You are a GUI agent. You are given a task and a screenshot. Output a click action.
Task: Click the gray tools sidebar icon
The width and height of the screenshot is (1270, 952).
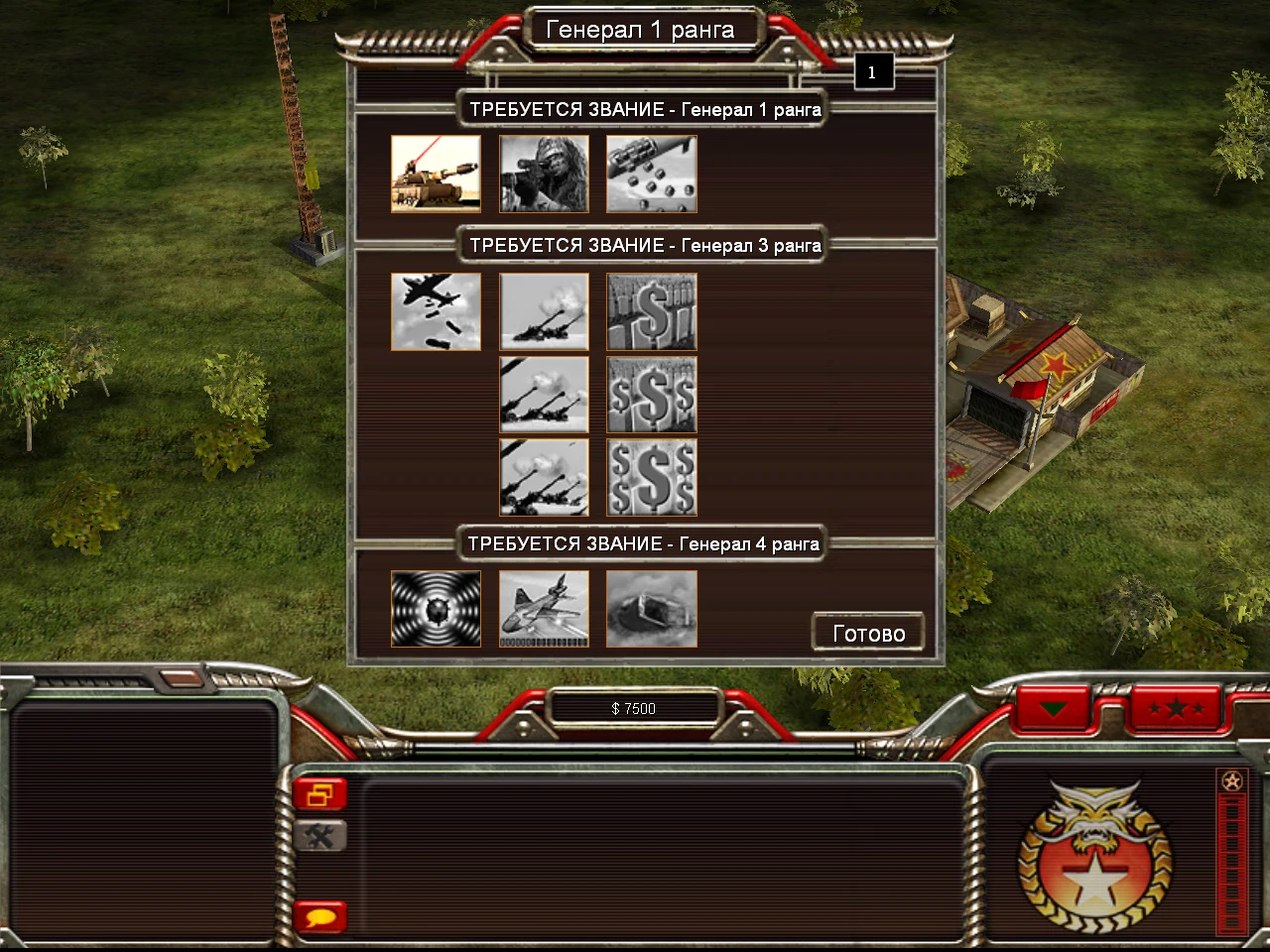[319, 836]
